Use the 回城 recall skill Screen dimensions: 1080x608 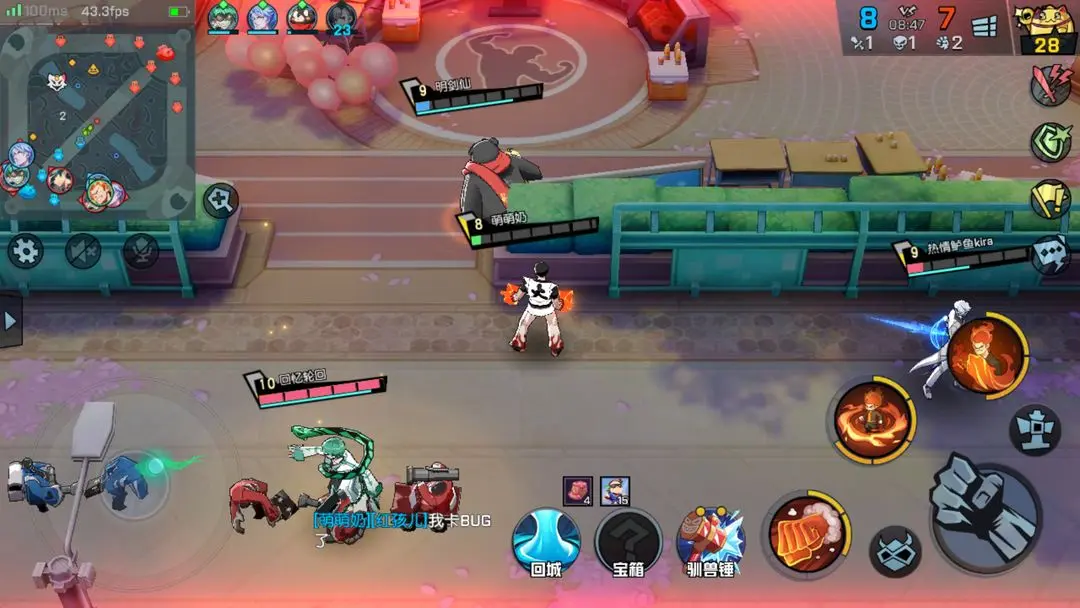click(x=546, y=542)
